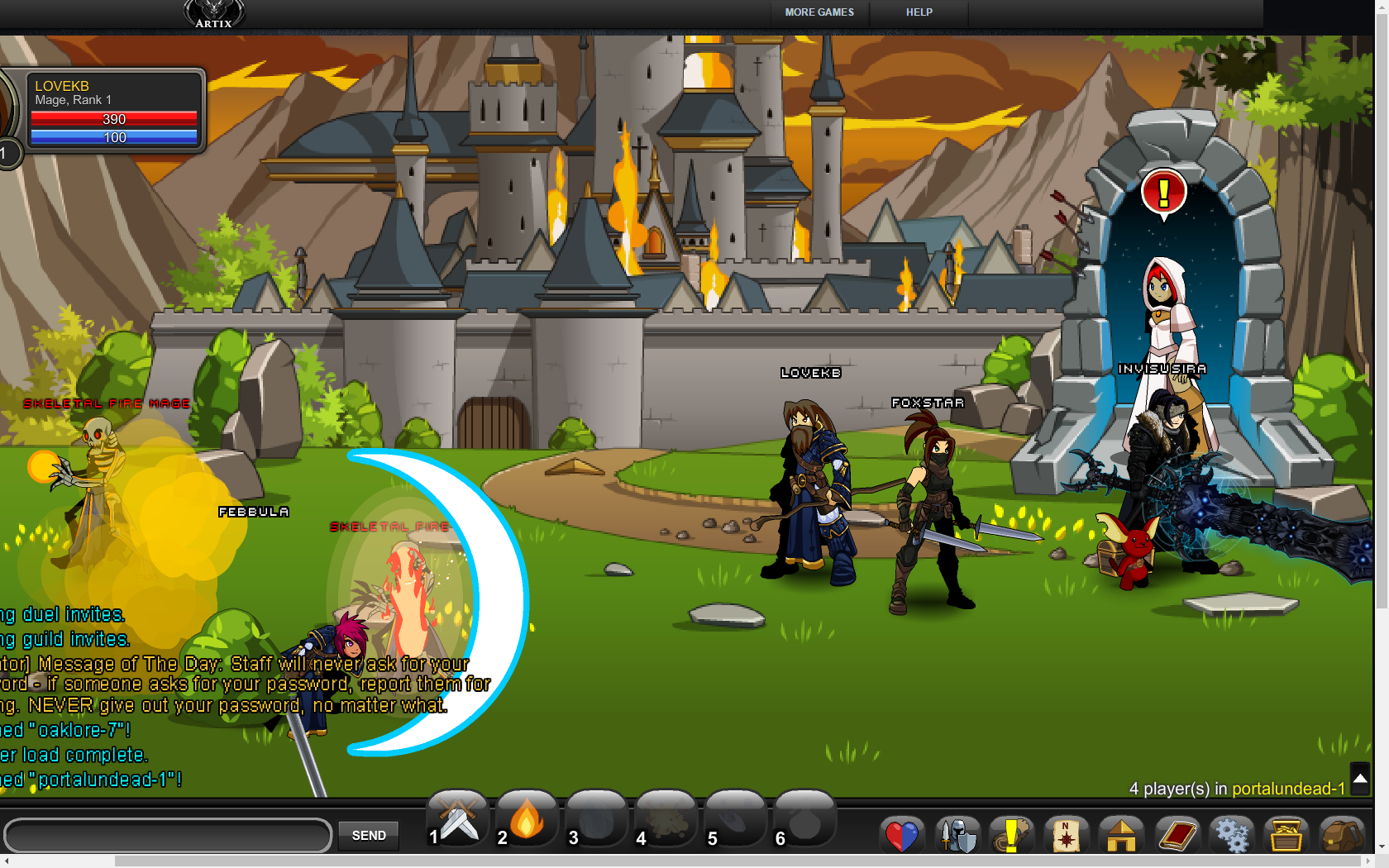The width and height of the screenshot is (1389, 868).
Task: Select potion skill slot 6
Action: coord(804,820)
